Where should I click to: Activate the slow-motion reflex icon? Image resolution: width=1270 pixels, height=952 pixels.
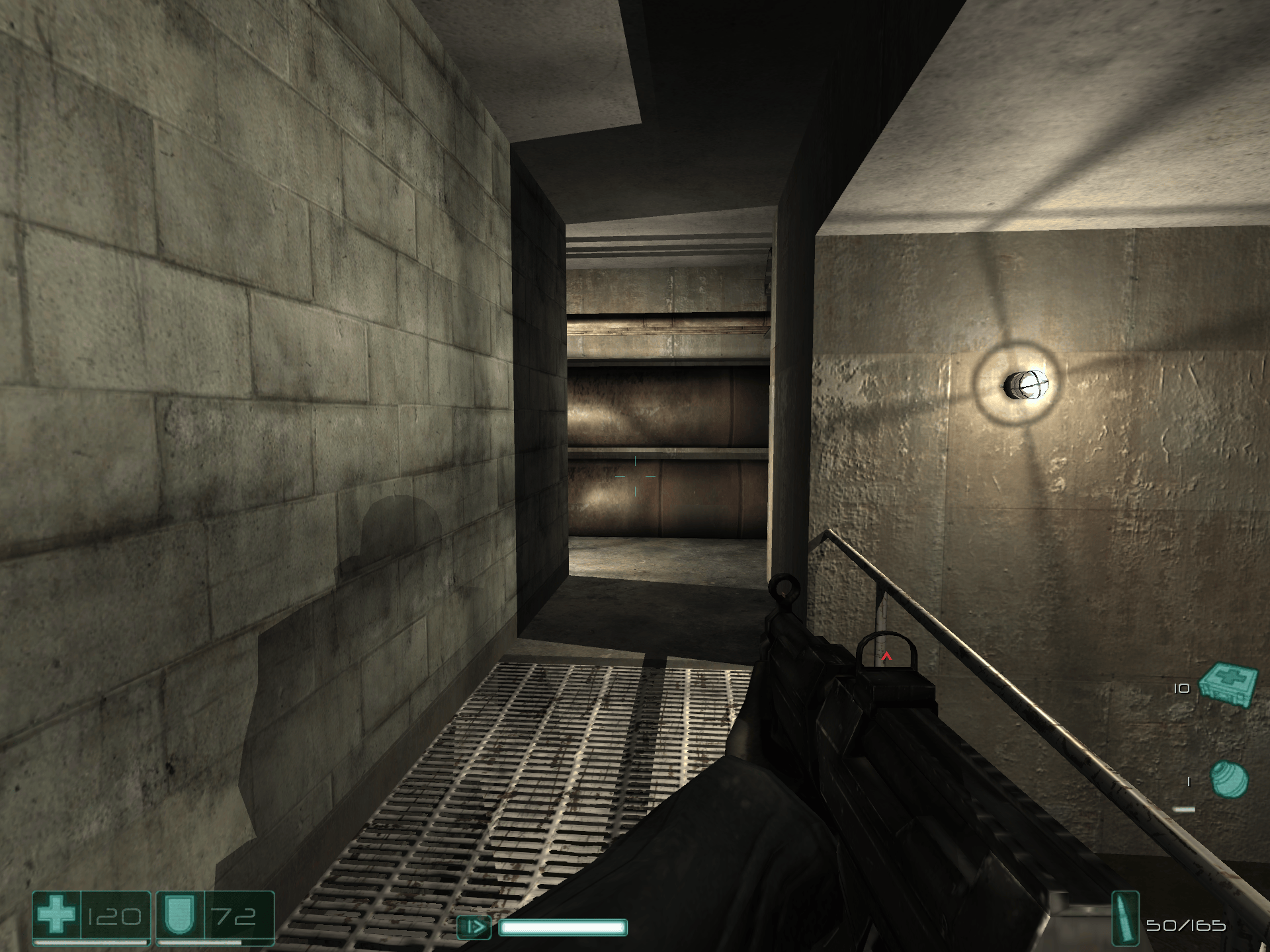[x=474, y=928]
